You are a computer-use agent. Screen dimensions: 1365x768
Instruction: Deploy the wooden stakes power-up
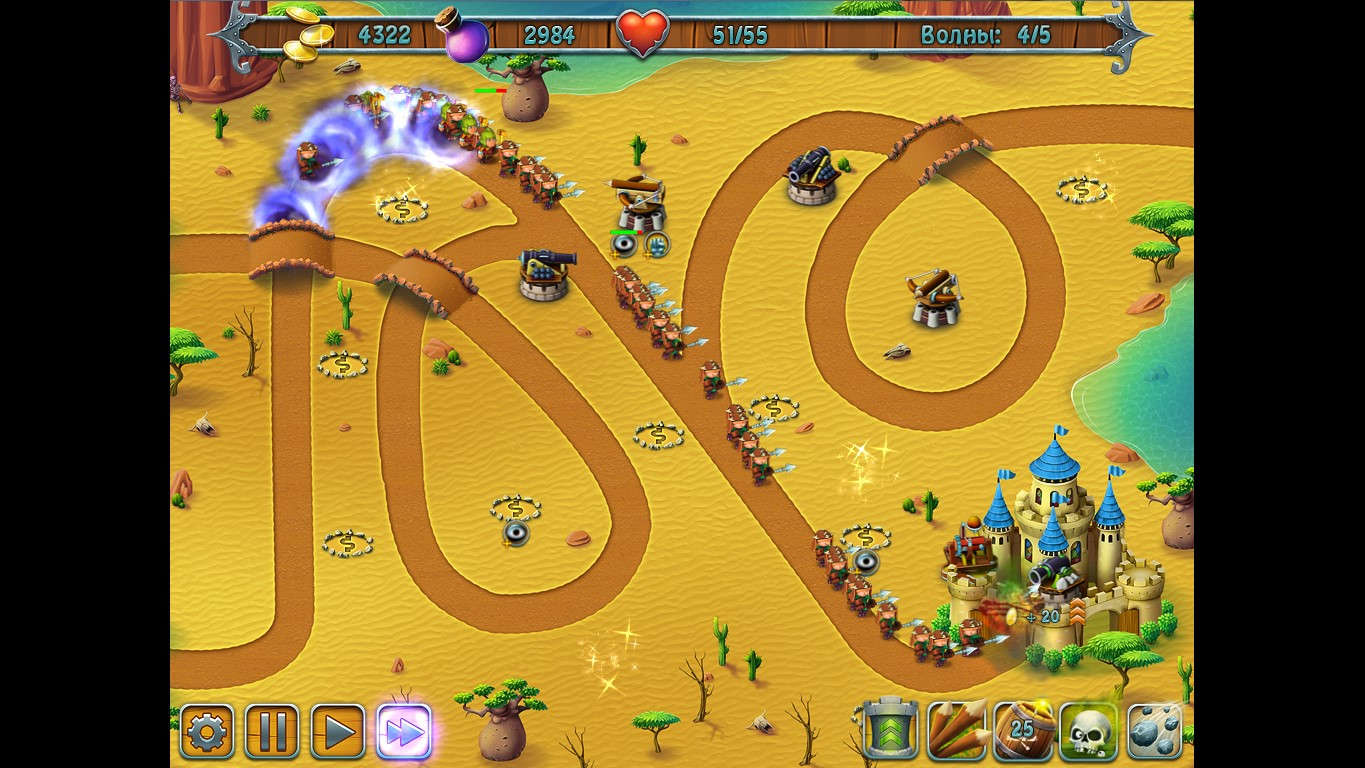955,731
